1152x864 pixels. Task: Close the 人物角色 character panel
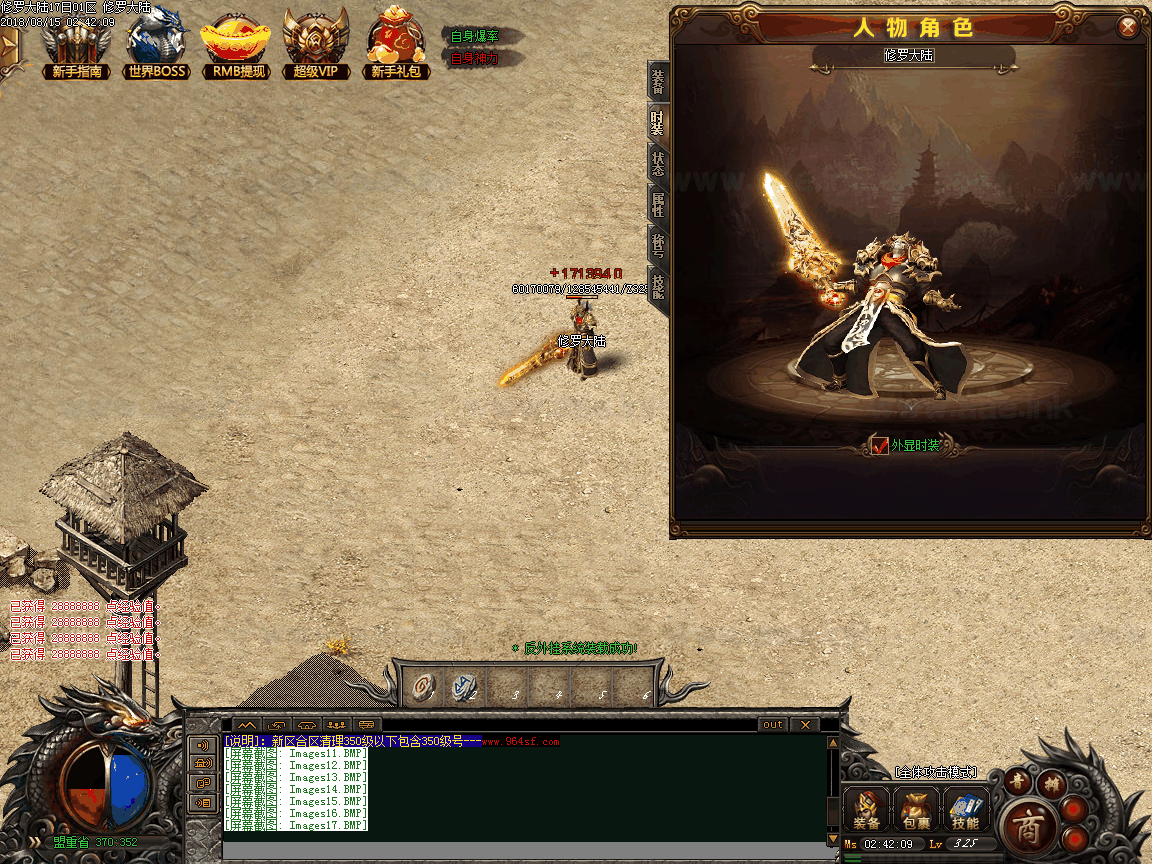pyautogui.click(x=1128, y=27)
